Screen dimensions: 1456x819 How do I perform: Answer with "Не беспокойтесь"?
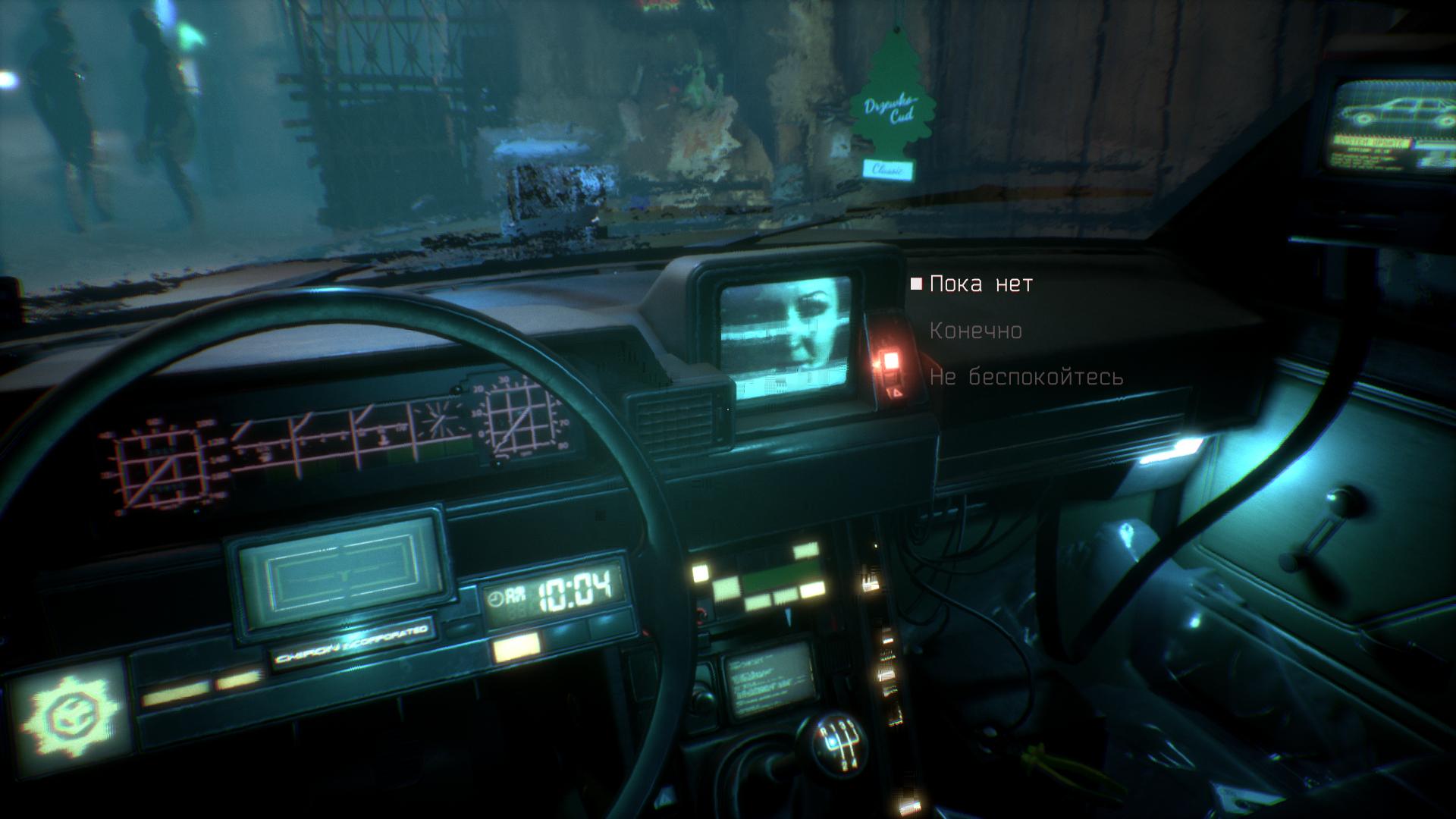pos(1025,378)
